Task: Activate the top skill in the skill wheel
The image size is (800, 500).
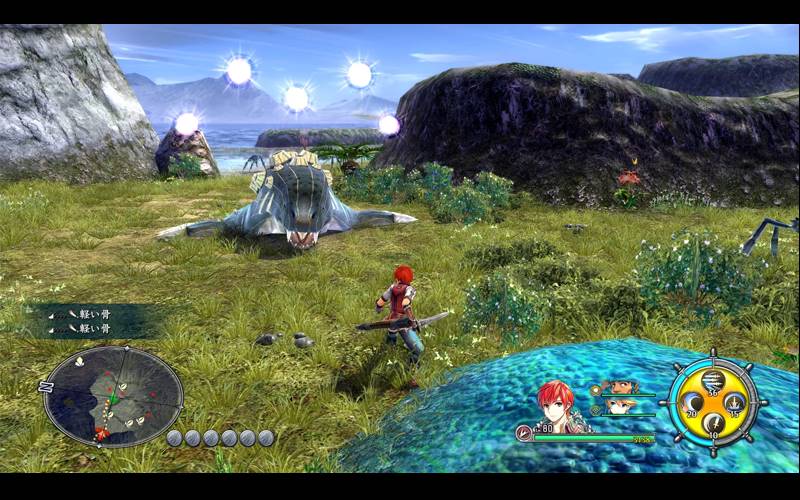Action: (713, 380)
